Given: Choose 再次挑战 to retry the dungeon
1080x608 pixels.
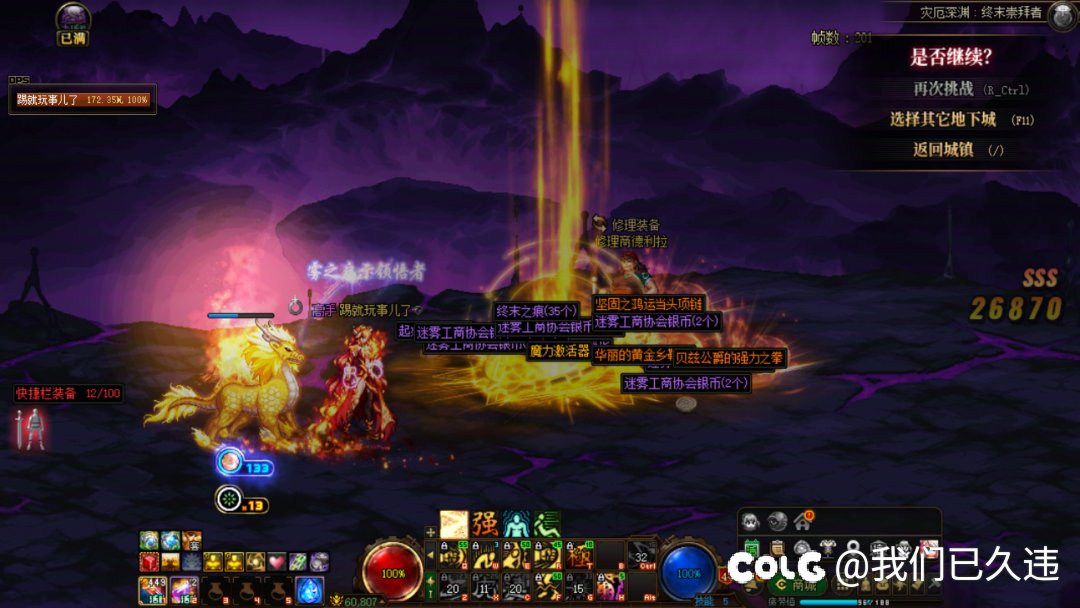Looking at the screenshot, I should (x=943, y=89).
